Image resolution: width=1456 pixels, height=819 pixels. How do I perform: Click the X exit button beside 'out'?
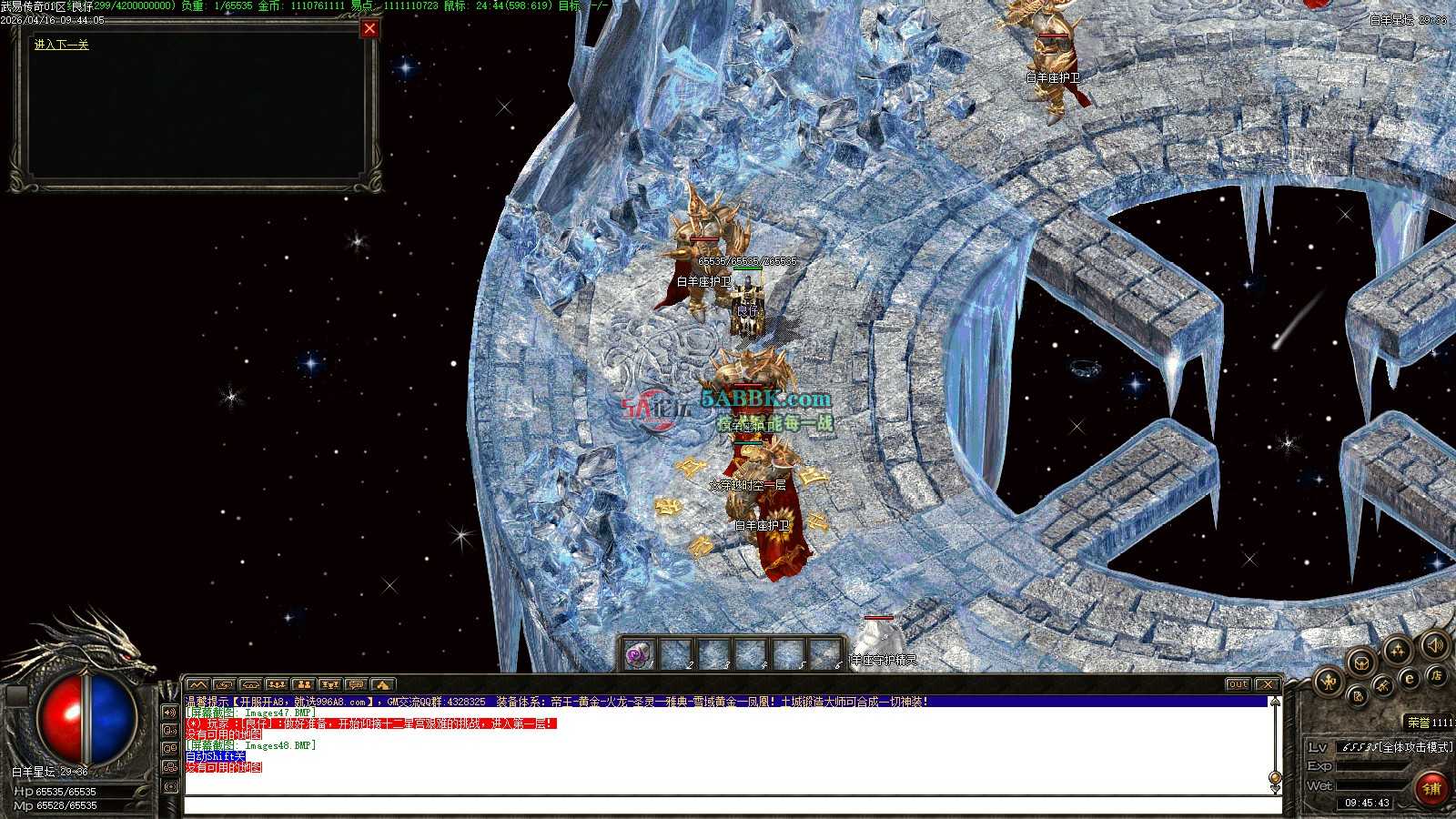1267,684
